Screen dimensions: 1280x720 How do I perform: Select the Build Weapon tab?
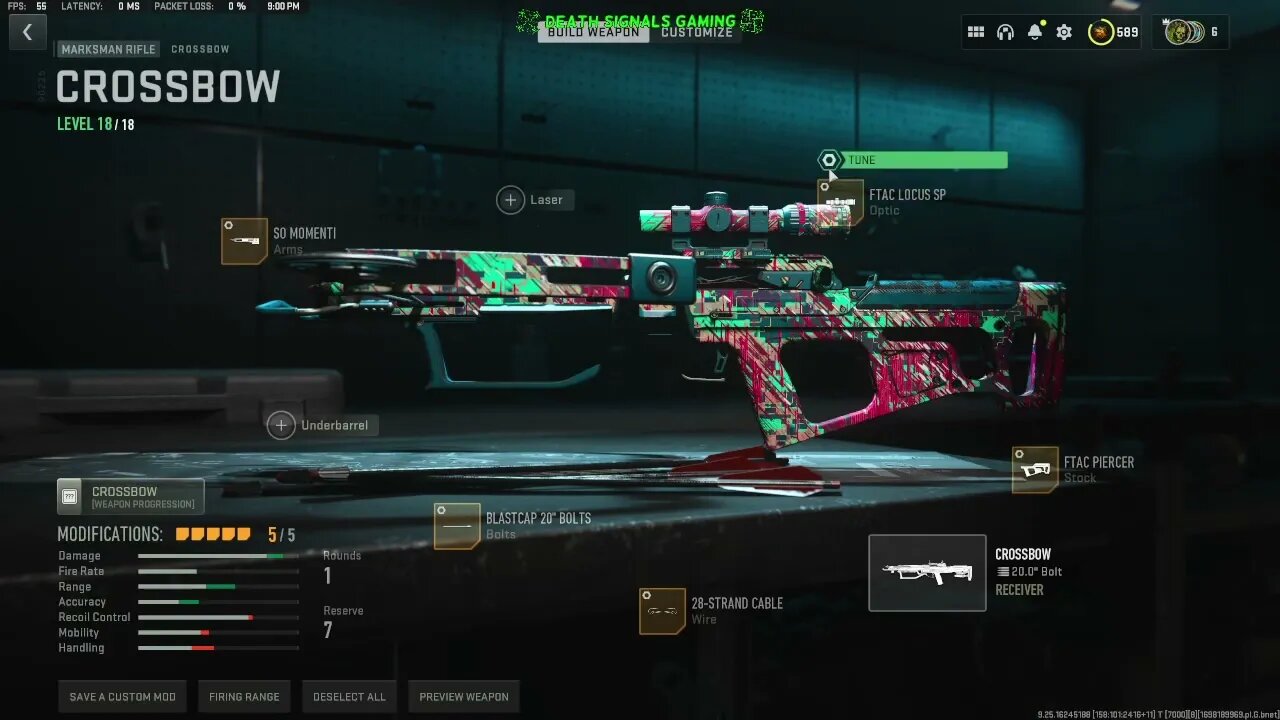click(x=594, y=32)
